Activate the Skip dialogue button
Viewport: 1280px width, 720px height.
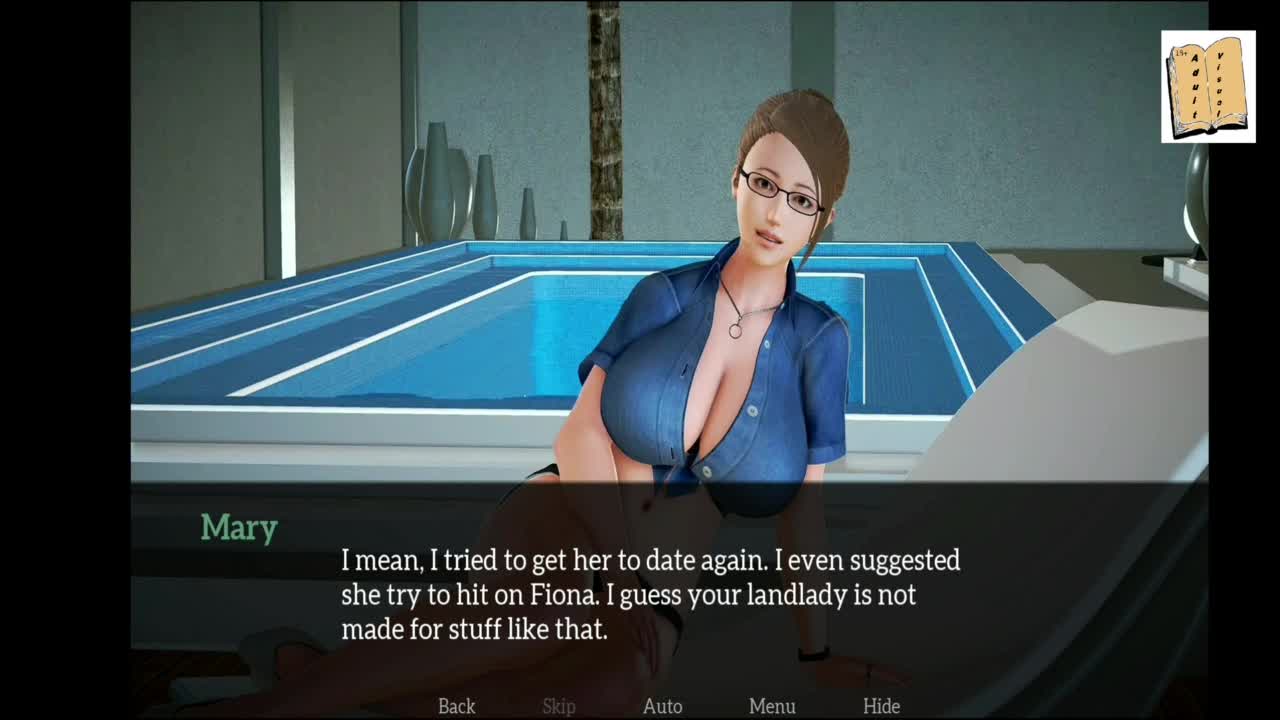(559, 706)
